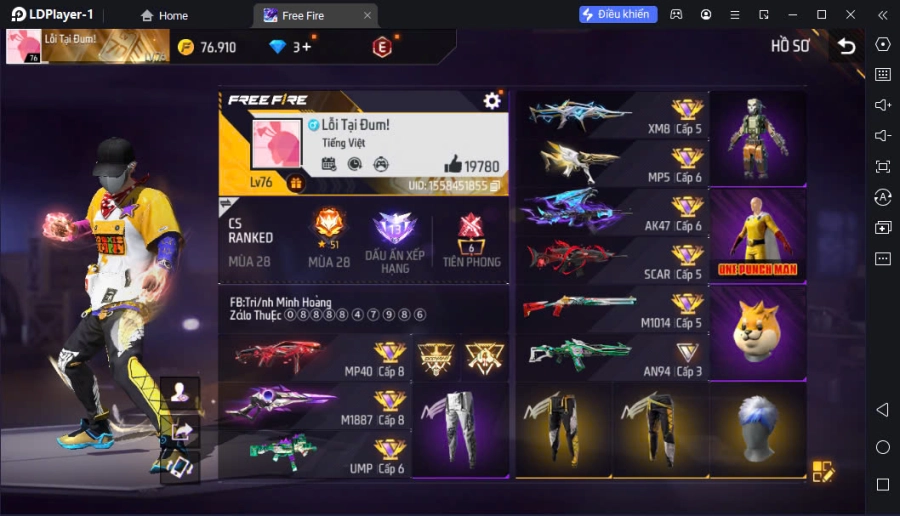Viewport: 900px width, 516px height.
Task: Give a like with thumbs-up icon
Action: 453,165
